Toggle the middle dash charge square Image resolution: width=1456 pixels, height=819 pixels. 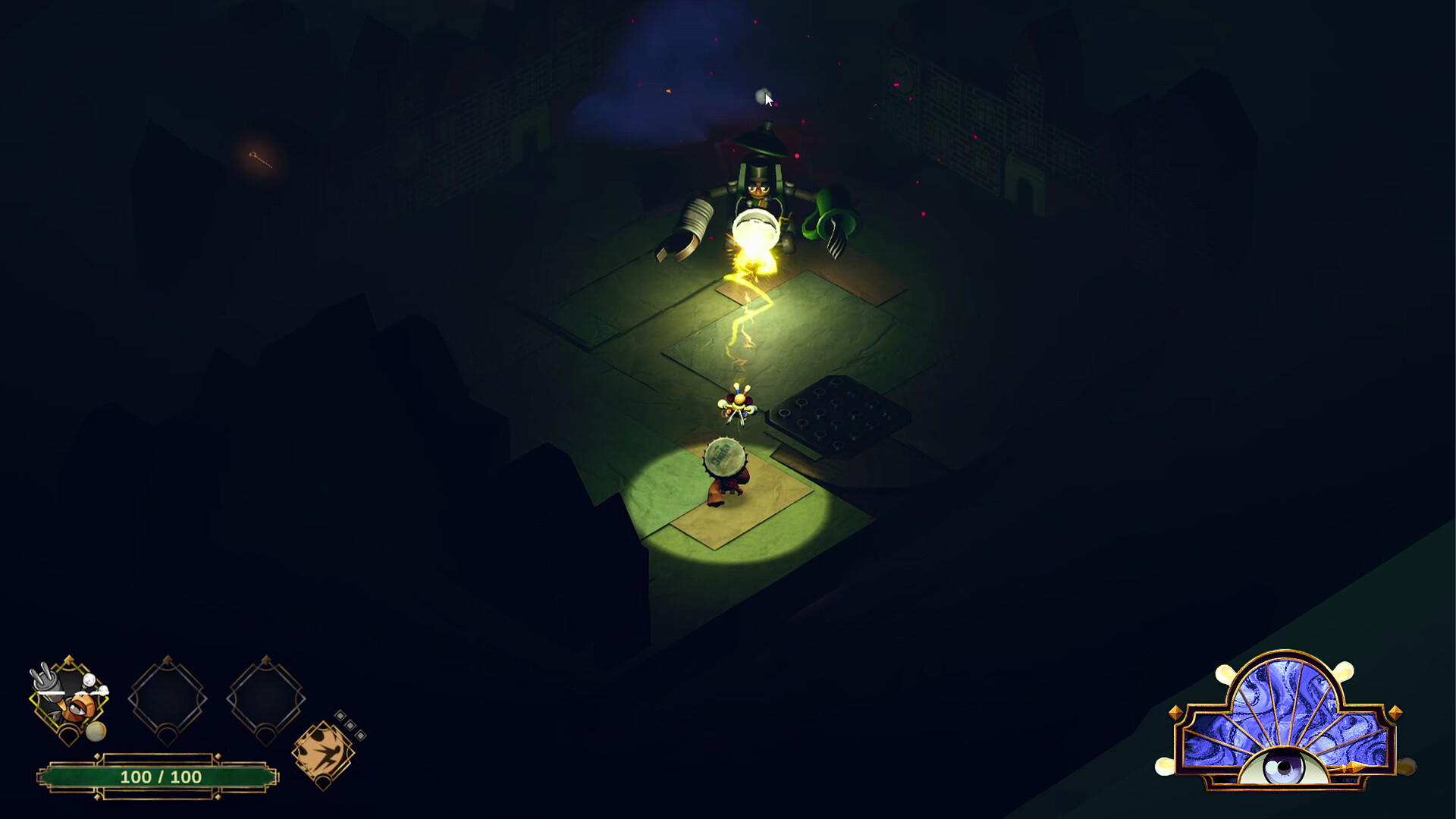(349, 725)
